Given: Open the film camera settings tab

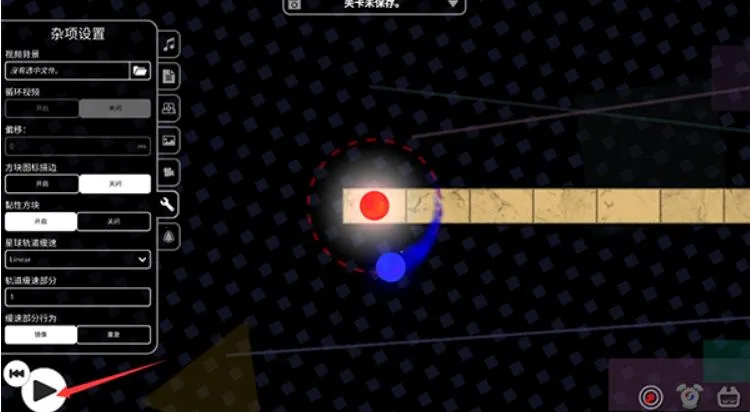Looking at the screenshot, I should click(170, 172).
